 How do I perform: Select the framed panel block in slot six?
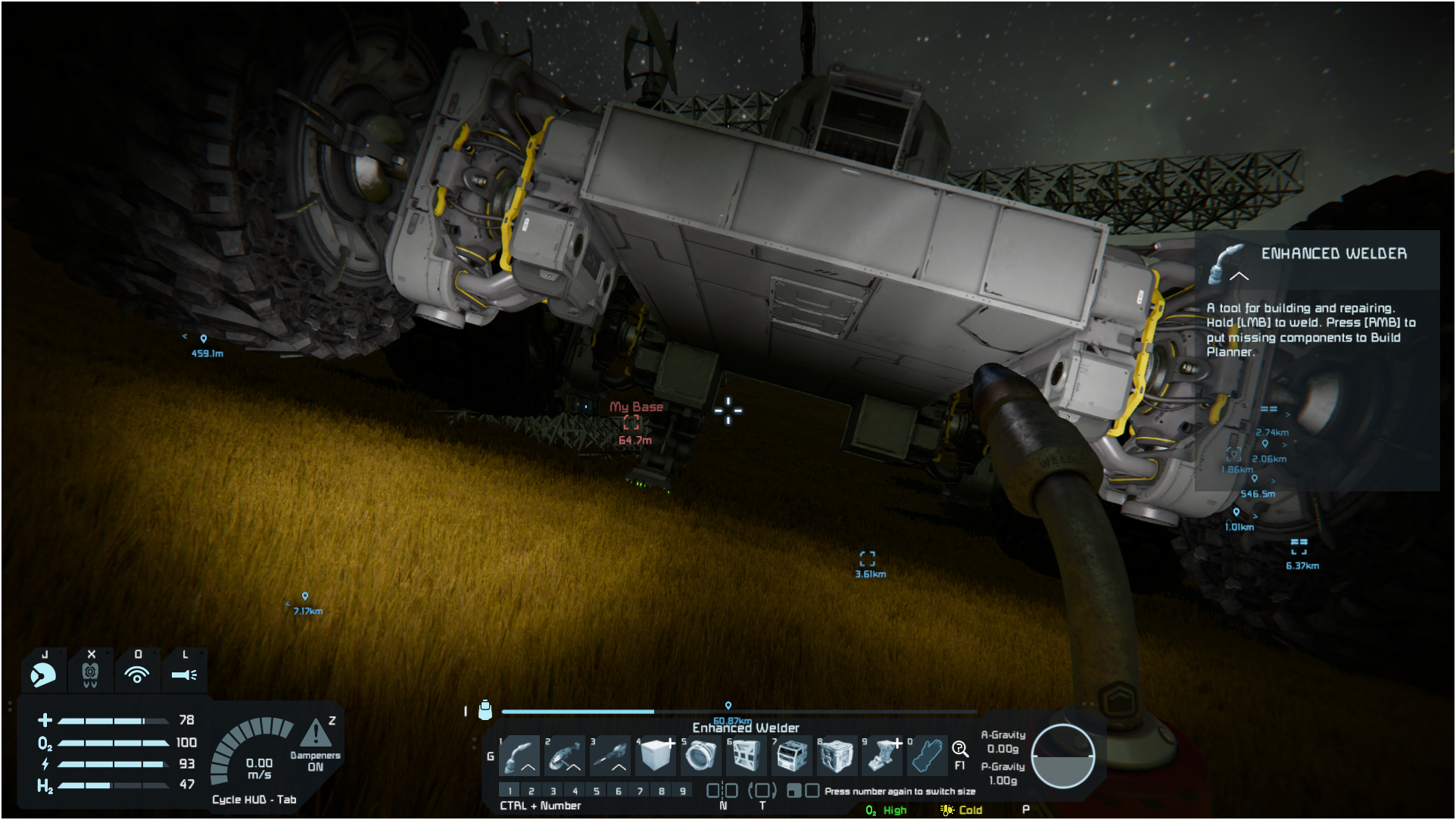(x=747, y=755)
